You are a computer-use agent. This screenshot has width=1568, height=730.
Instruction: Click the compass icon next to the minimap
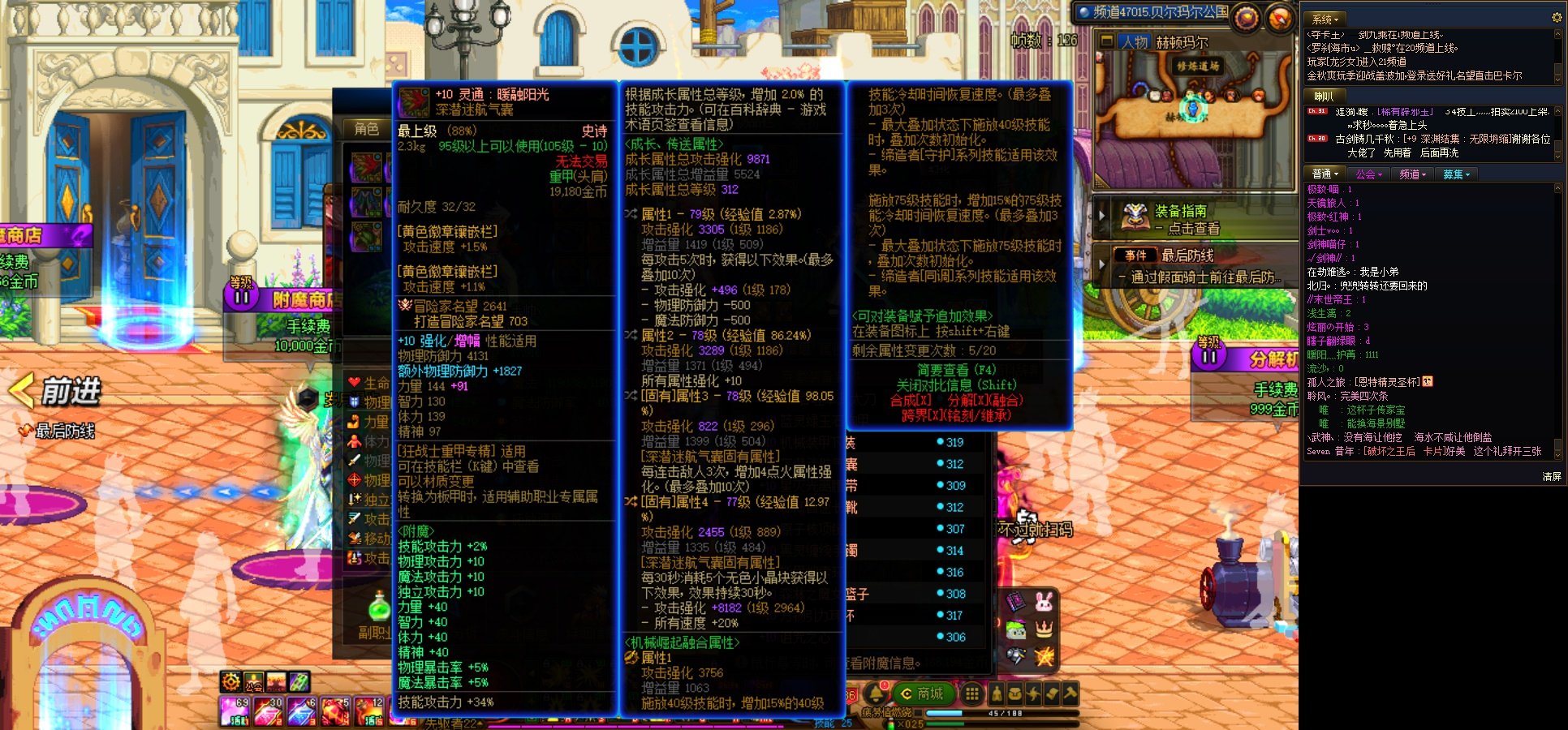(1279, 17)
